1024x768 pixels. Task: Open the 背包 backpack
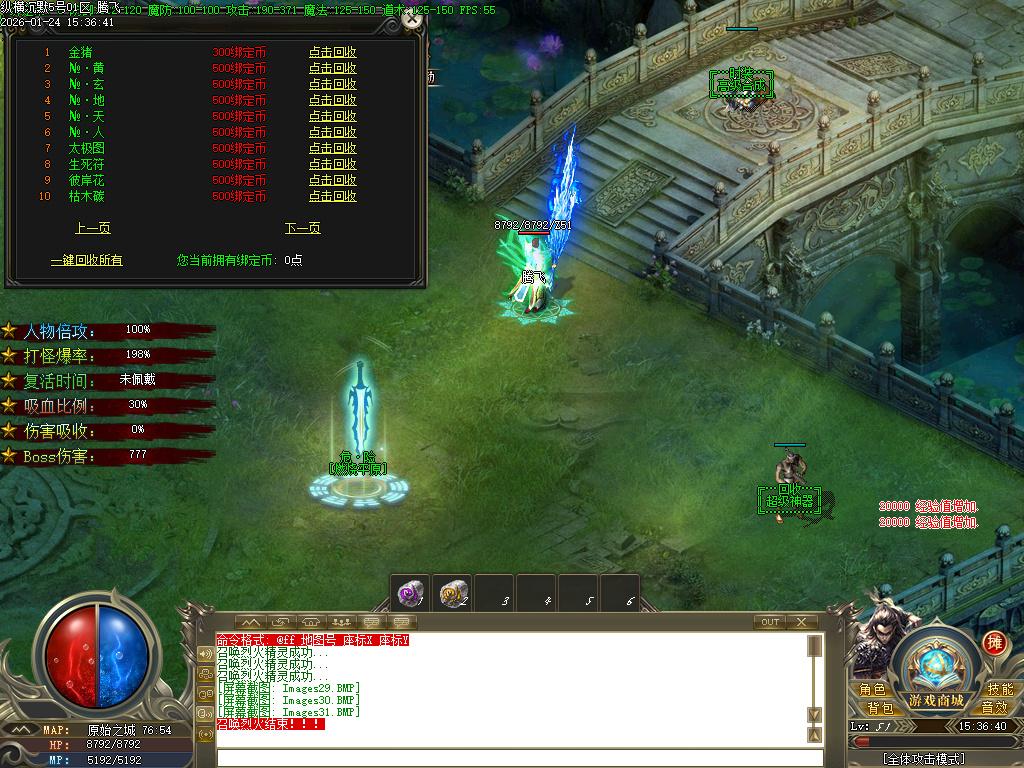point(880,708)
